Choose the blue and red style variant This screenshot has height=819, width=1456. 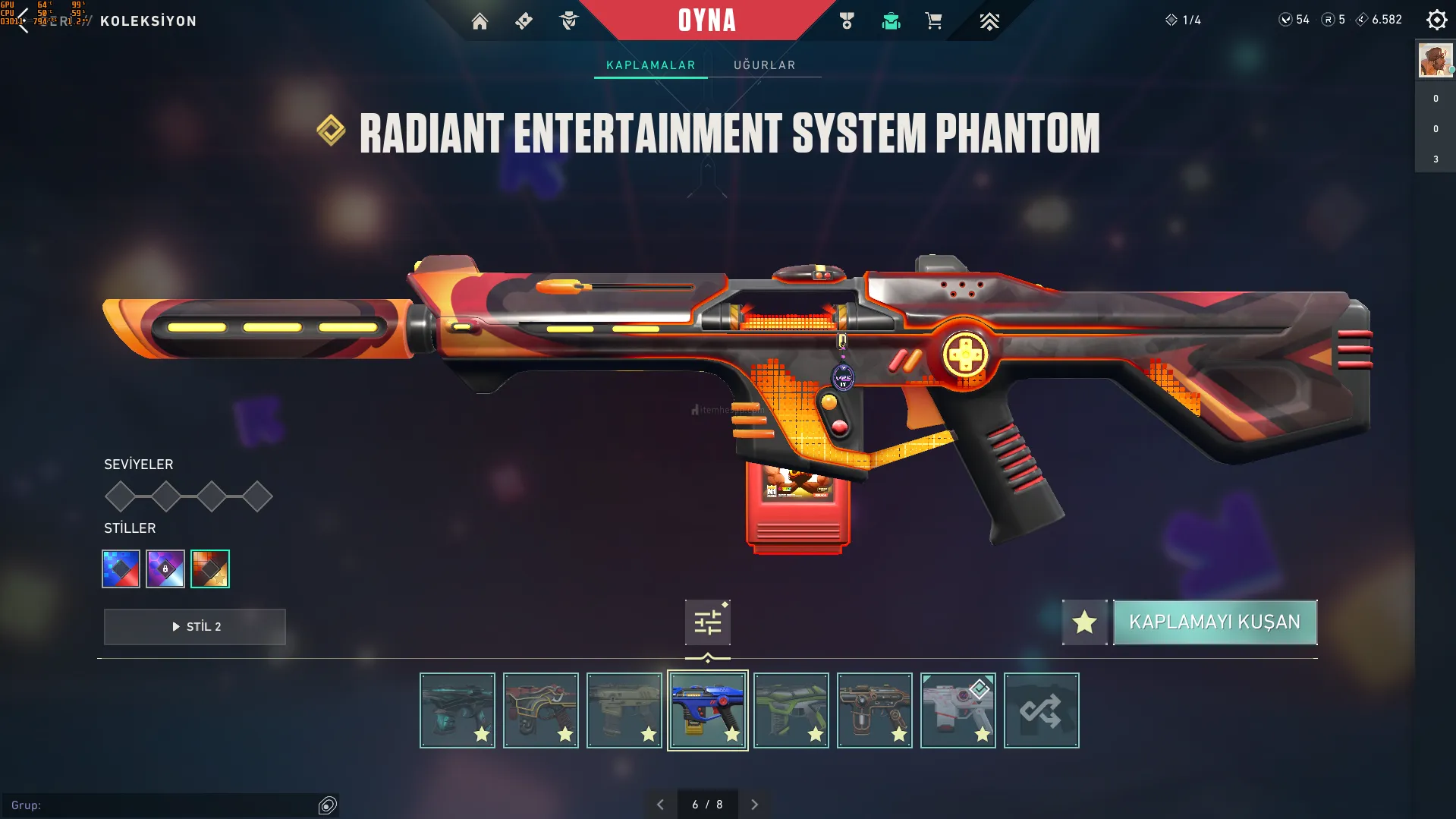tap(121, 569)
